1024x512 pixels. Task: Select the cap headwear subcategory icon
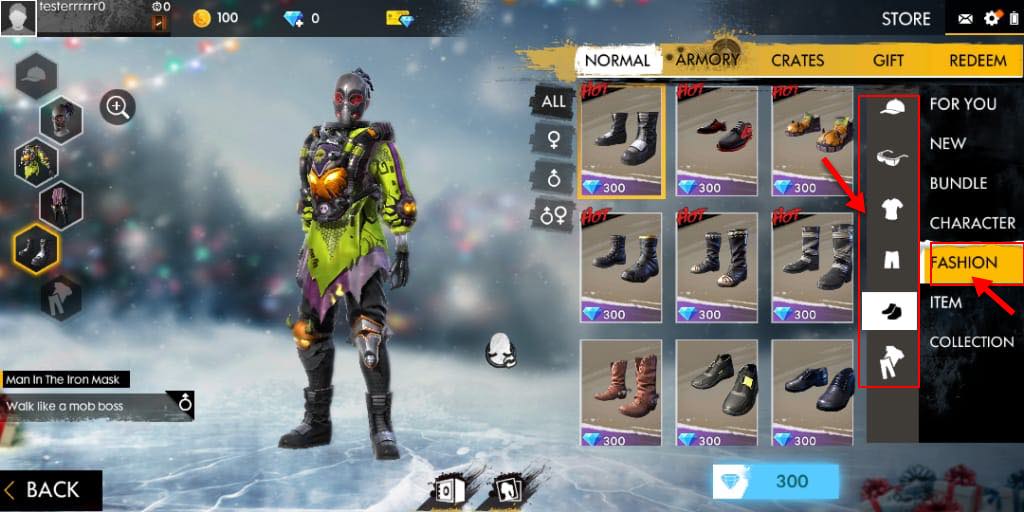point(890,107)
